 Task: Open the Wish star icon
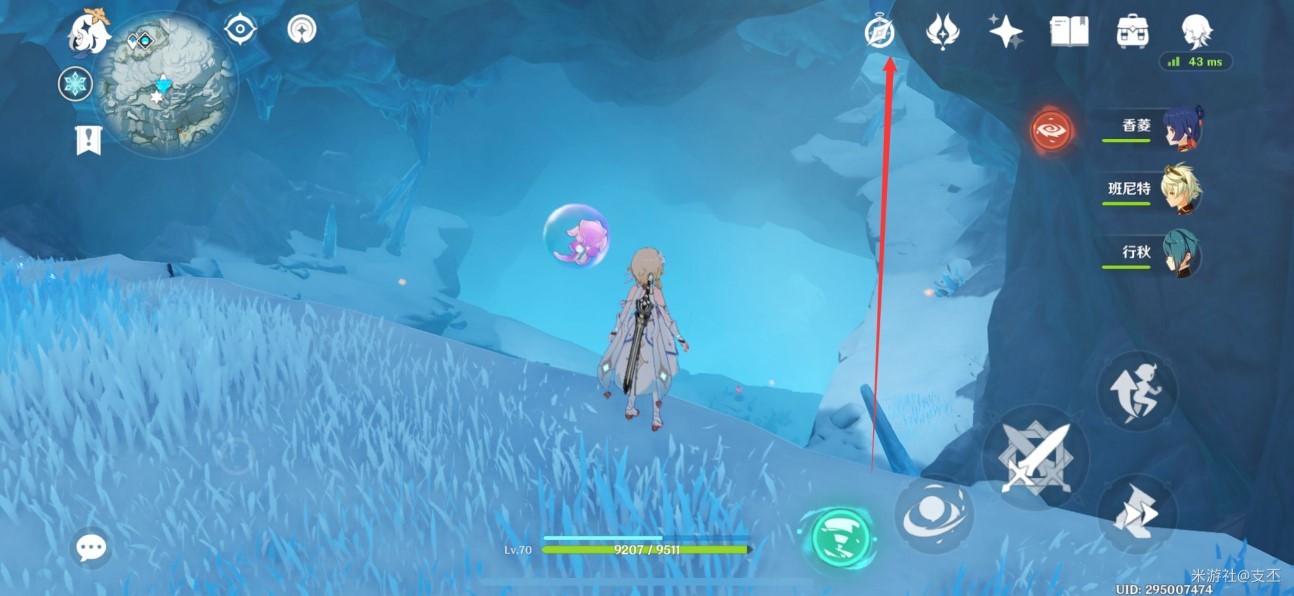(1005, 32)
